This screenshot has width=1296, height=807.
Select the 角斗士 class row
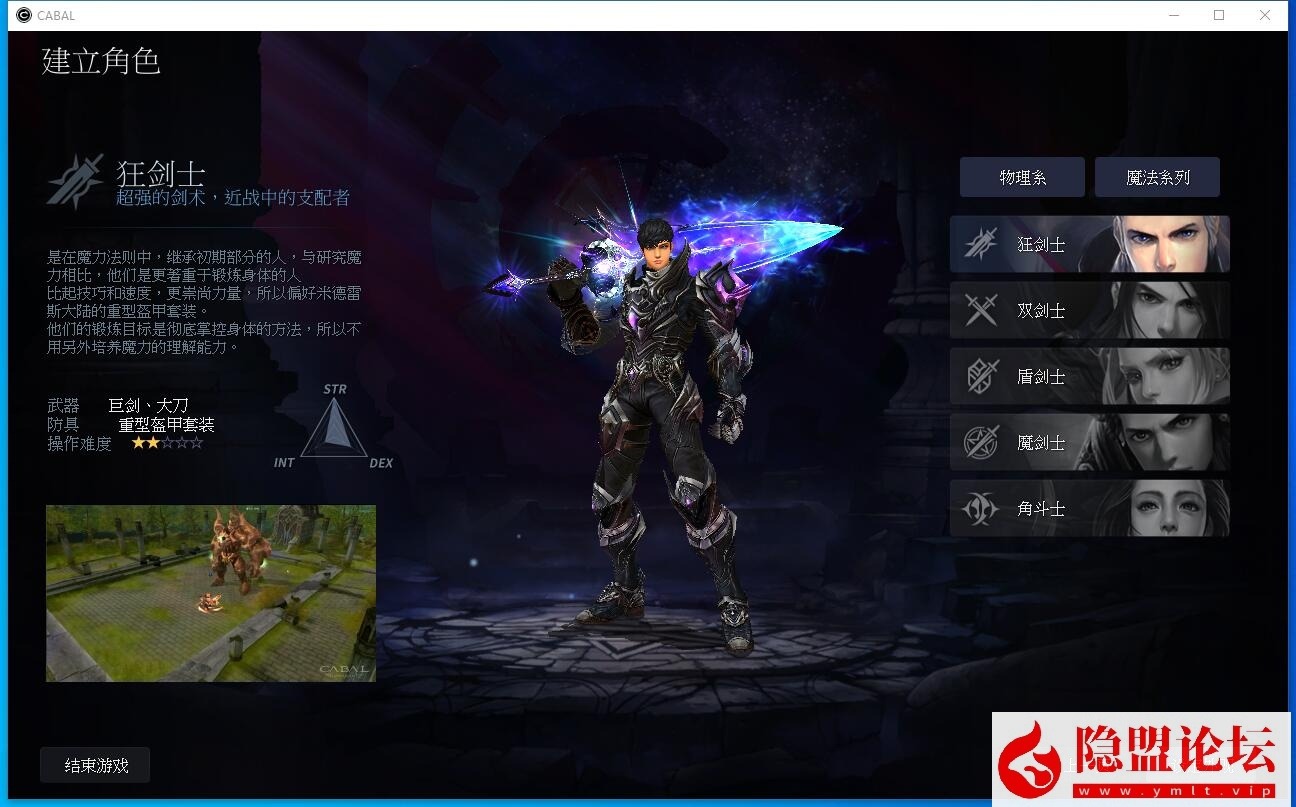(x=1089, y=508)
